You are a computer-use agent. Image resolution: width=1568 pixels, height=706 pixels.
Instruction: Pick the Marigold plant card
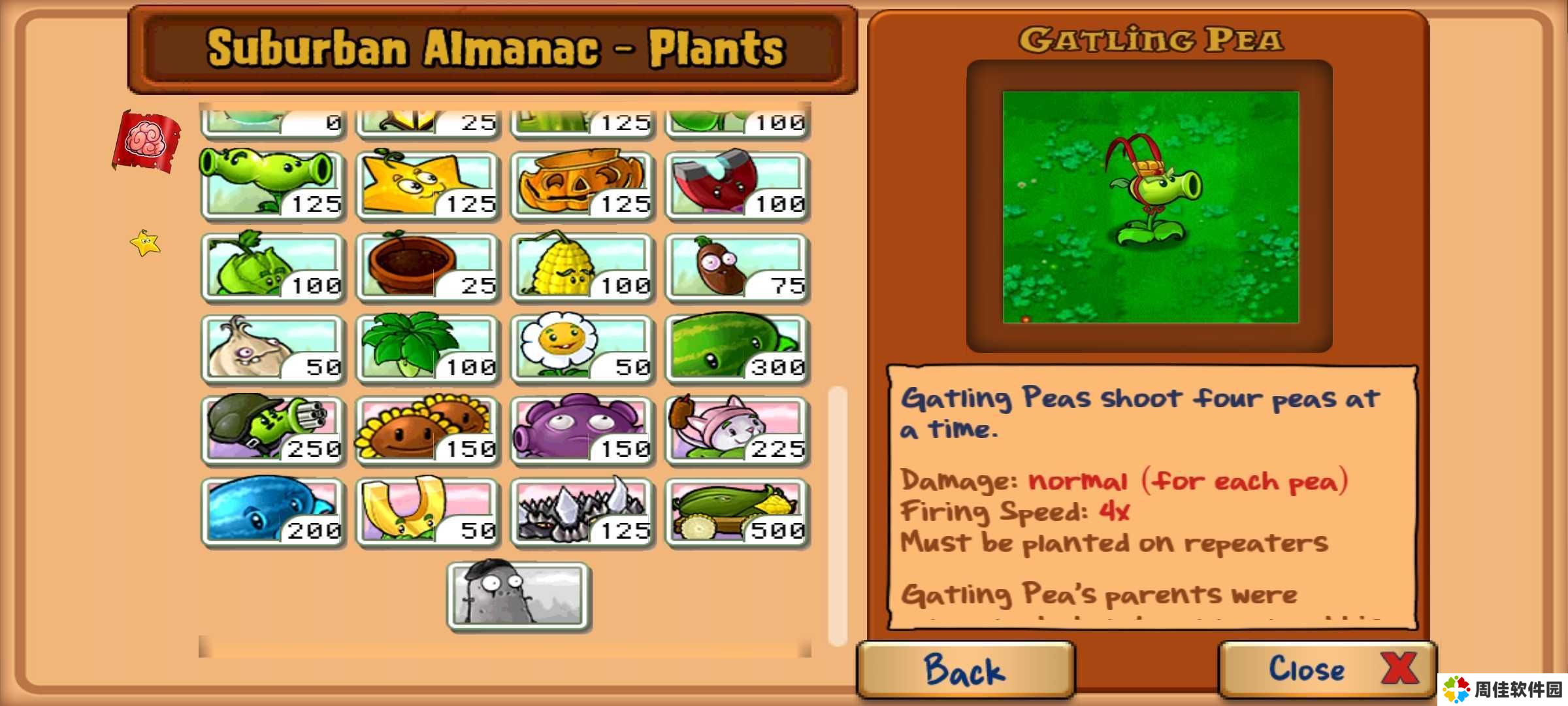582,348
